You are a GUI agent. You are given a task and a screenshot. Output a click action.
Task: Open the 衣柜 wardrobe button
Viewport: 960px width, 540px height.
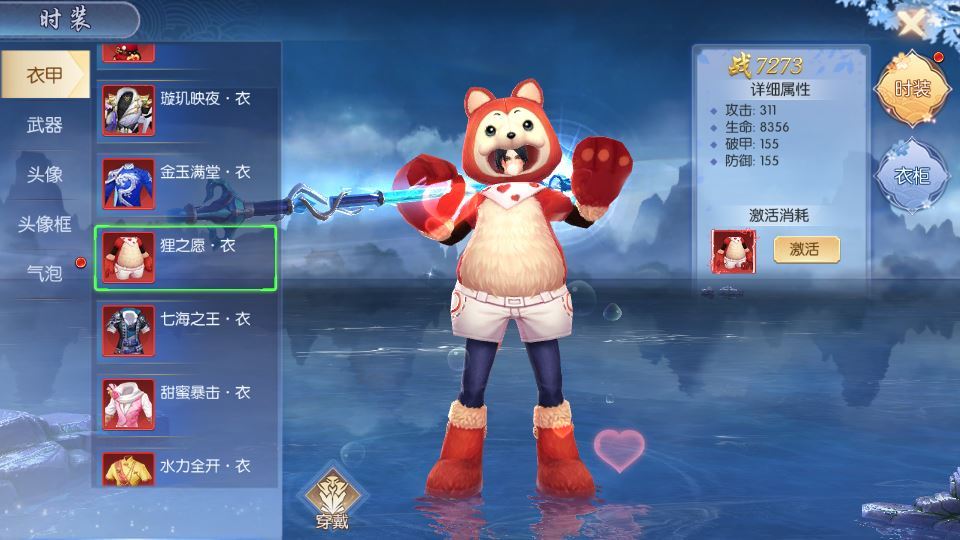point(910,176)
